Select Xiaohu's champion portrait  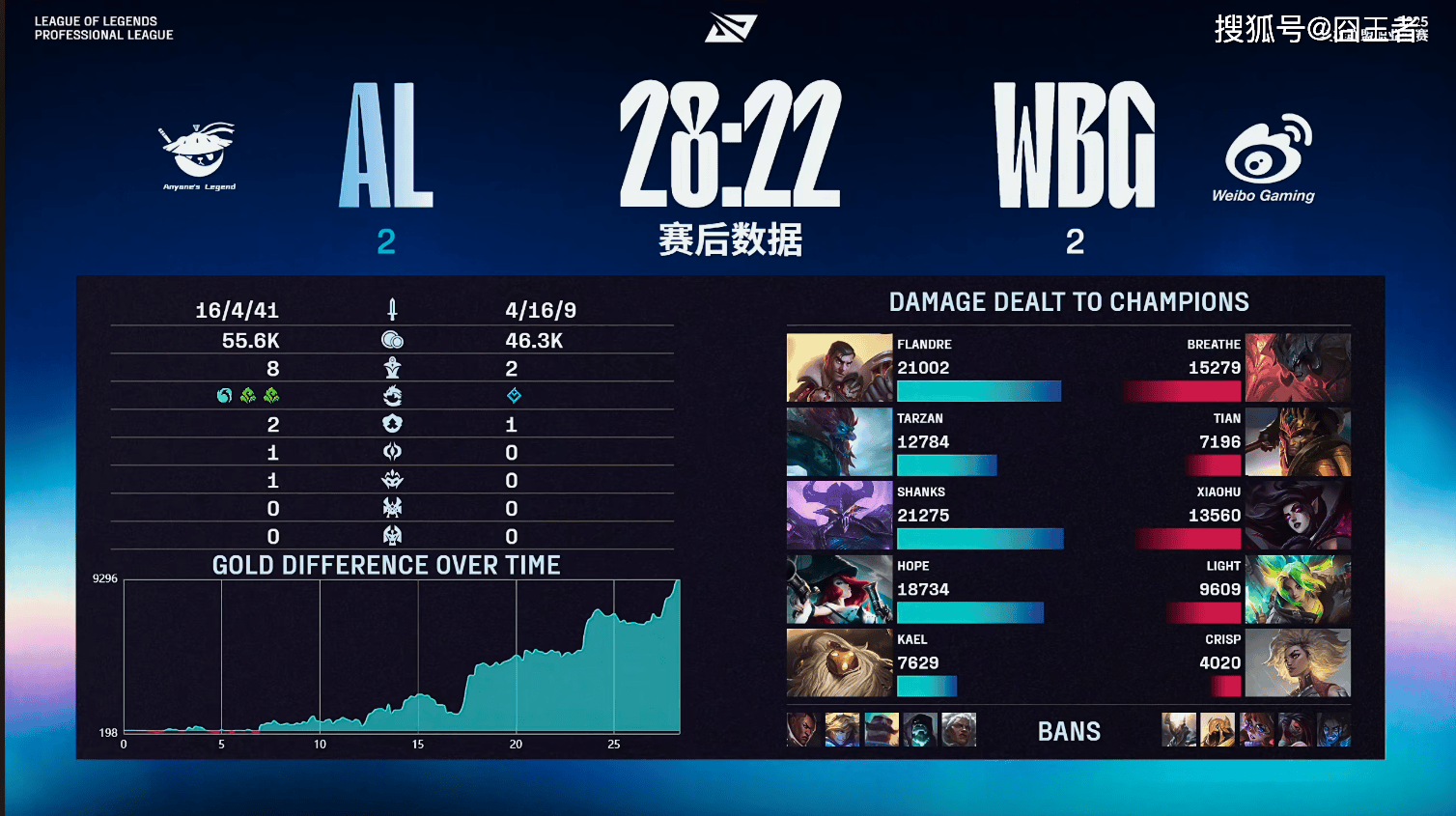click(1298, 516)
